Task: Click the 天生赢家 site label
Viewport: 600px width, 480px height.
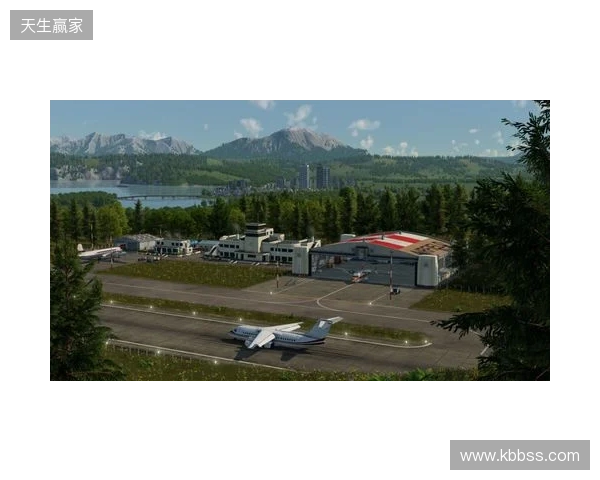Action: pos(52,25)
